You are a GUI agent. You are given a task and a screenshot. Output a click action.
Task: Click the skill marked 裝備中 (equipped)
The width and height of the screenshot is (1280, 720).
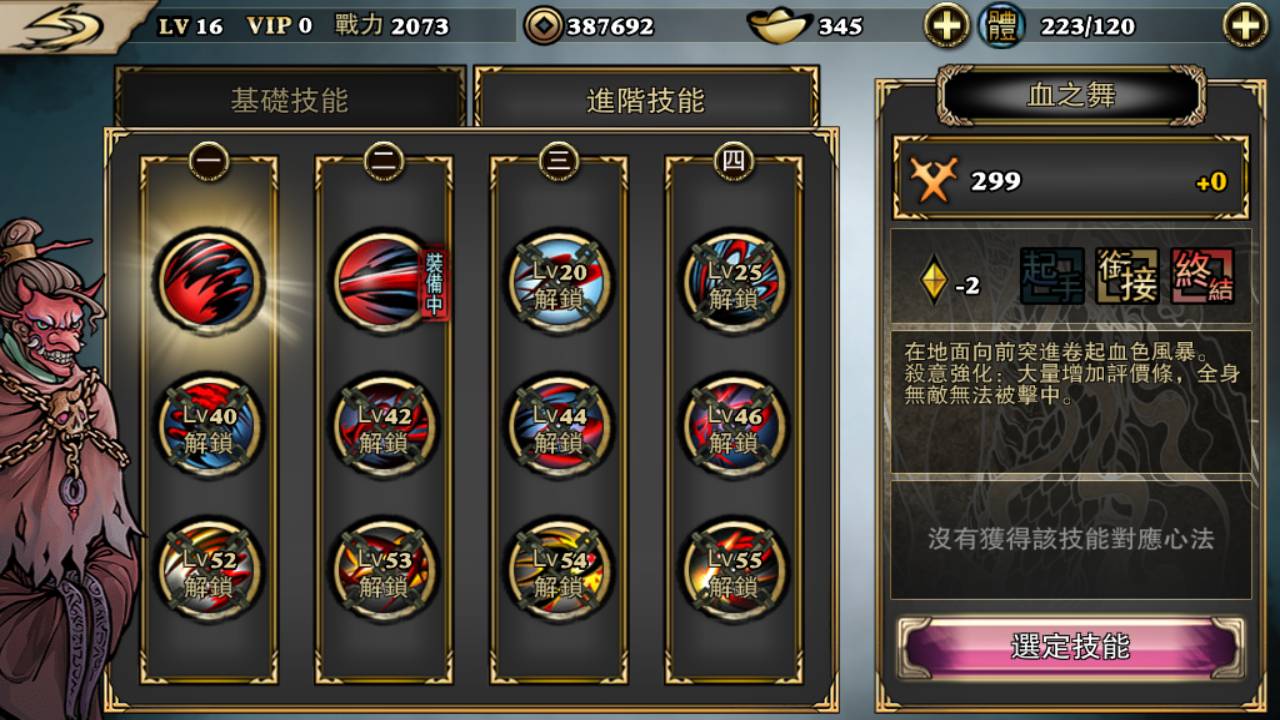click(382, 282)
